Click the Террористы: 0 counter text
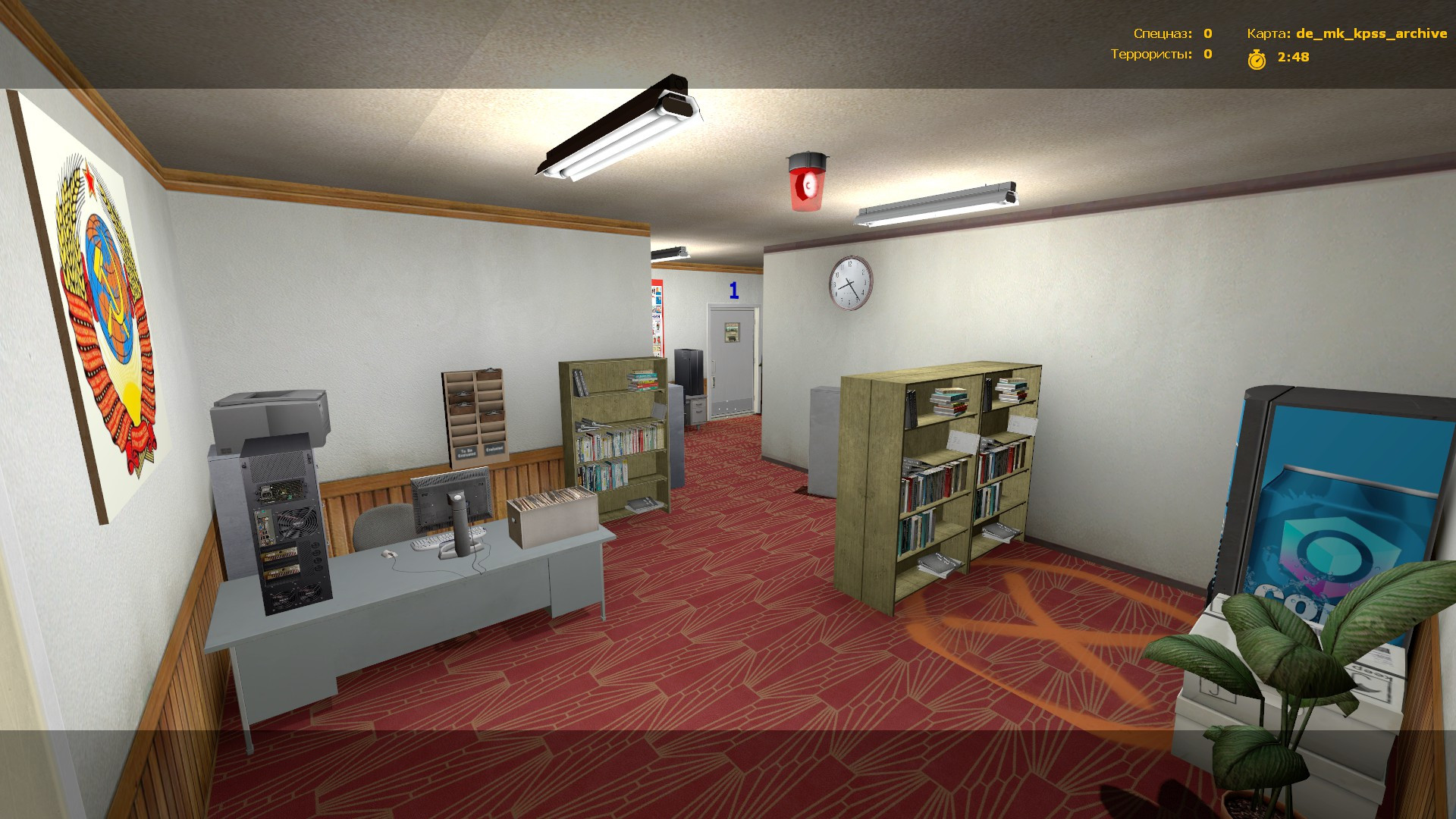 pyautogui.click(x=1160, y=55)
